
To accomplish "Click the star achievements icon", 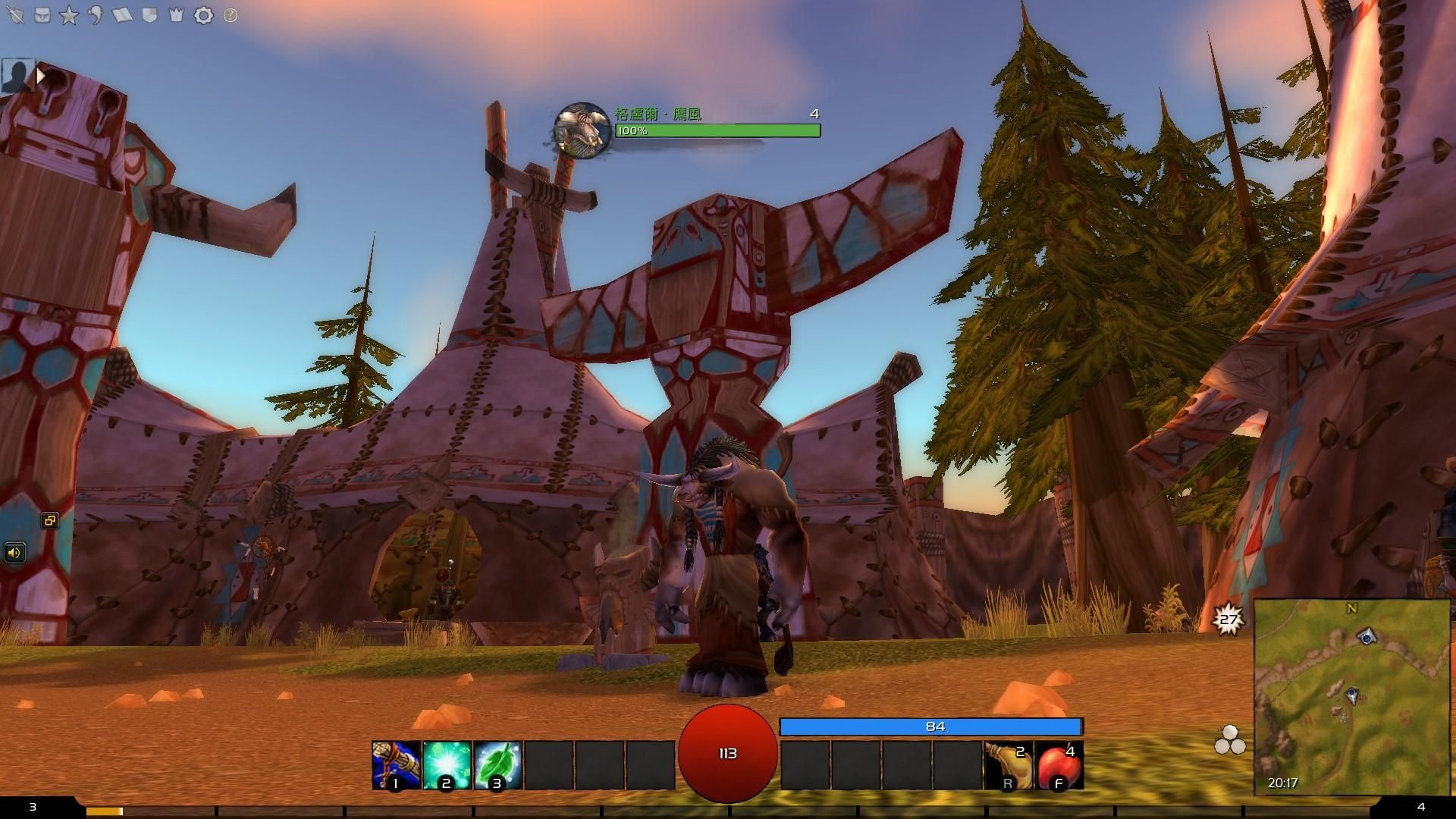I will click(x=68, y=14).
